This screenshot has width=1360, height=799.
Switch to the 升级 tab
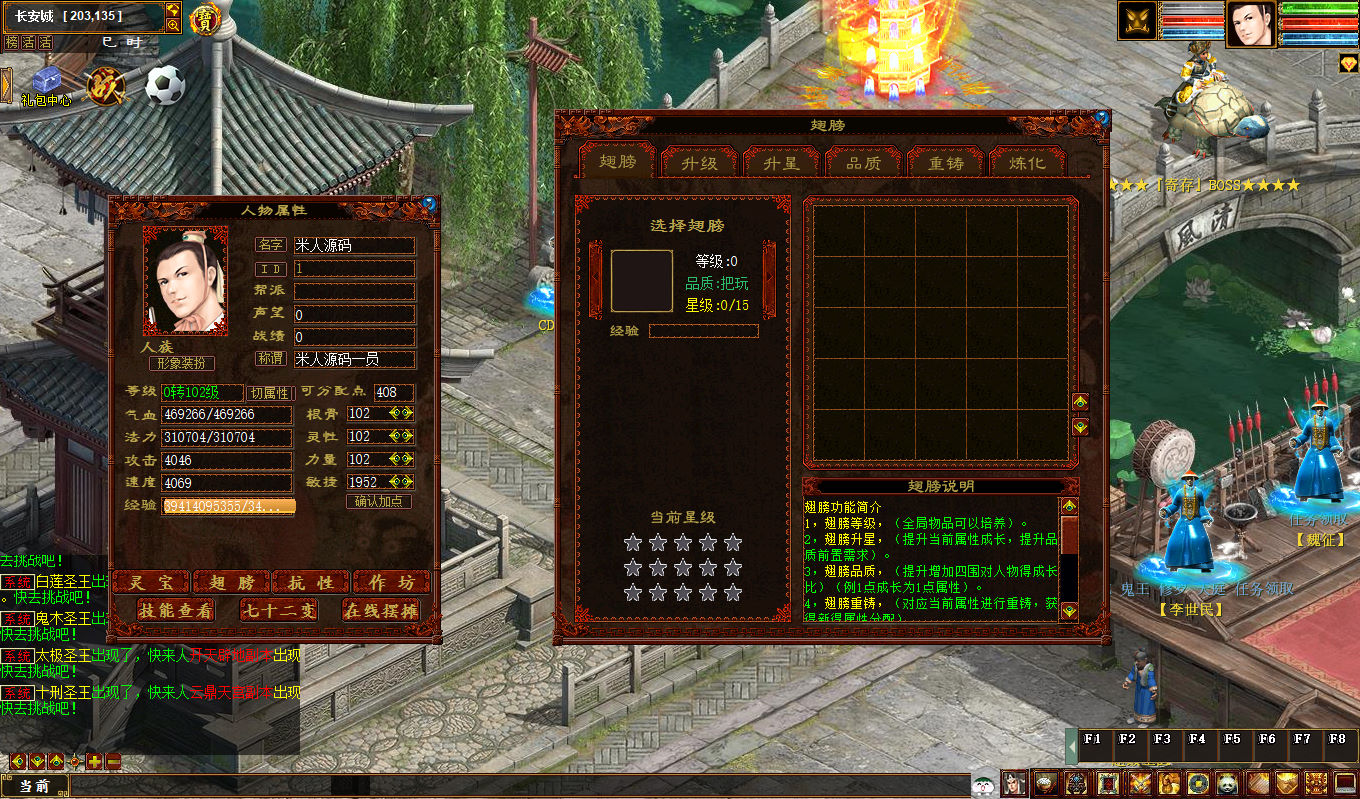pyautogui.click(x=700, y=163)
